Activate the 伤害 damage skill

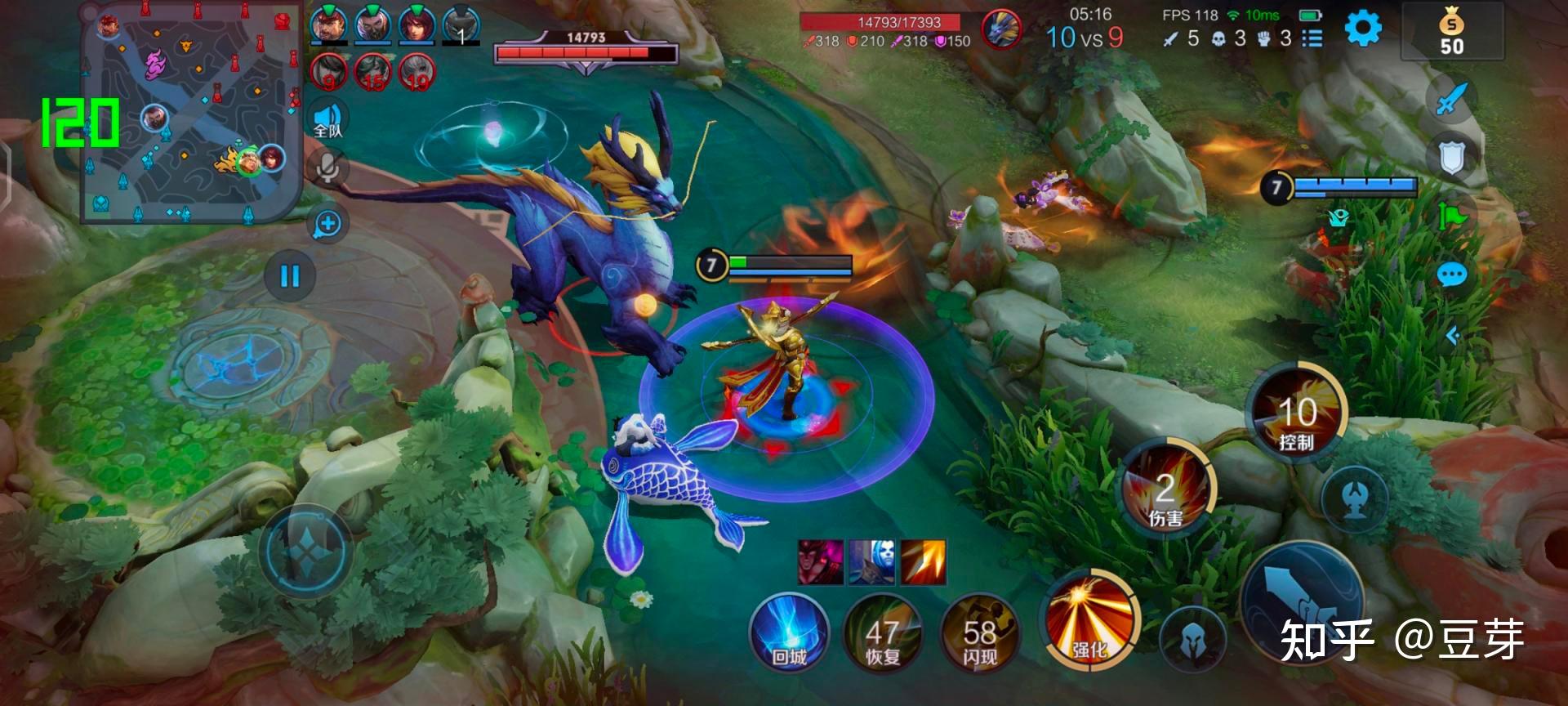[1167, 489]
